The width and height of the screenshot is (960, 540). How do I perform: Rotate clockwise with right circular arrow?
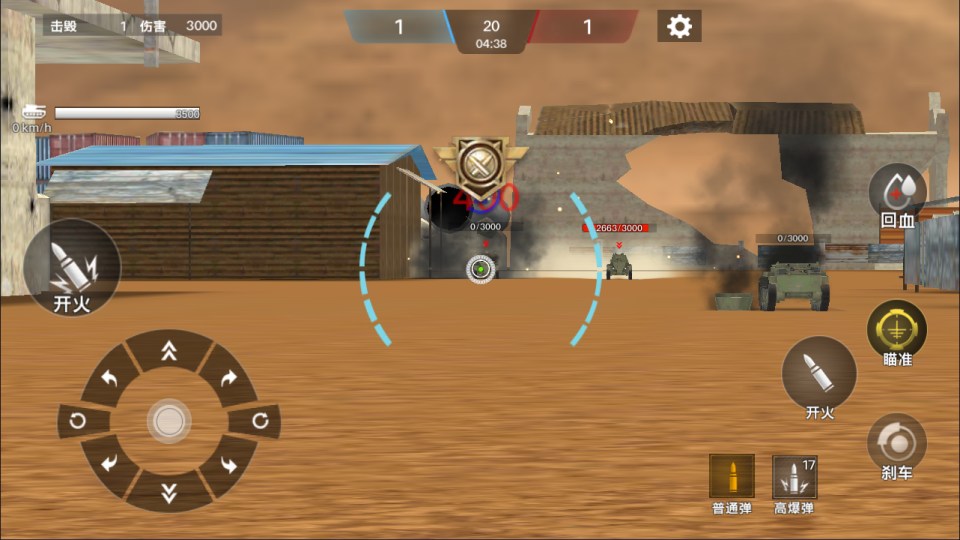click(260, 421)
